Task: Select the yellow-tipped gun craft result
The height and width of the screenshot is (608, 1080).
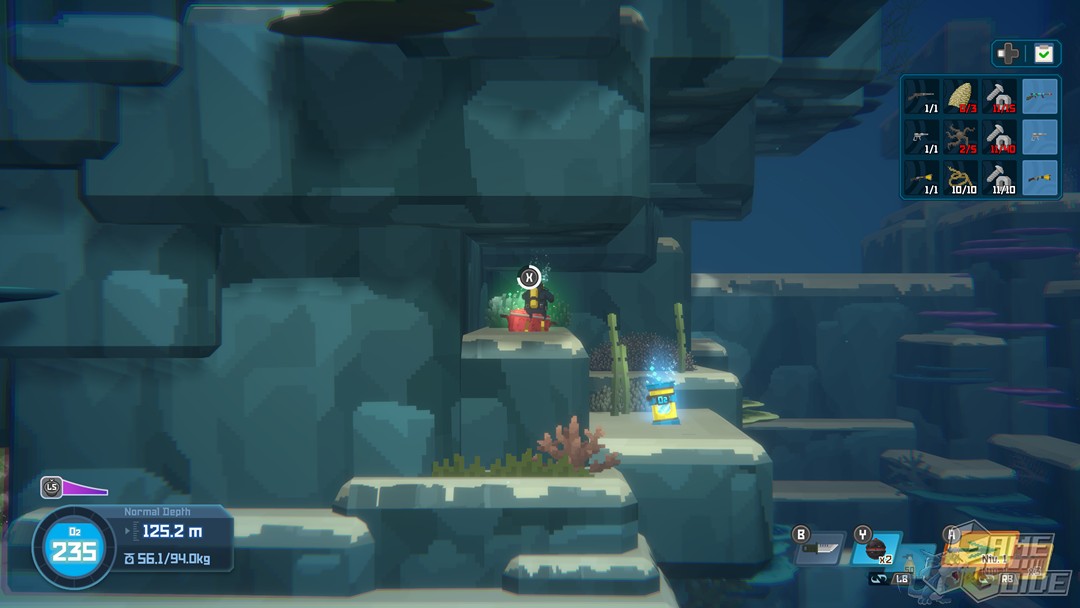Action: [x=1040, y=177]
